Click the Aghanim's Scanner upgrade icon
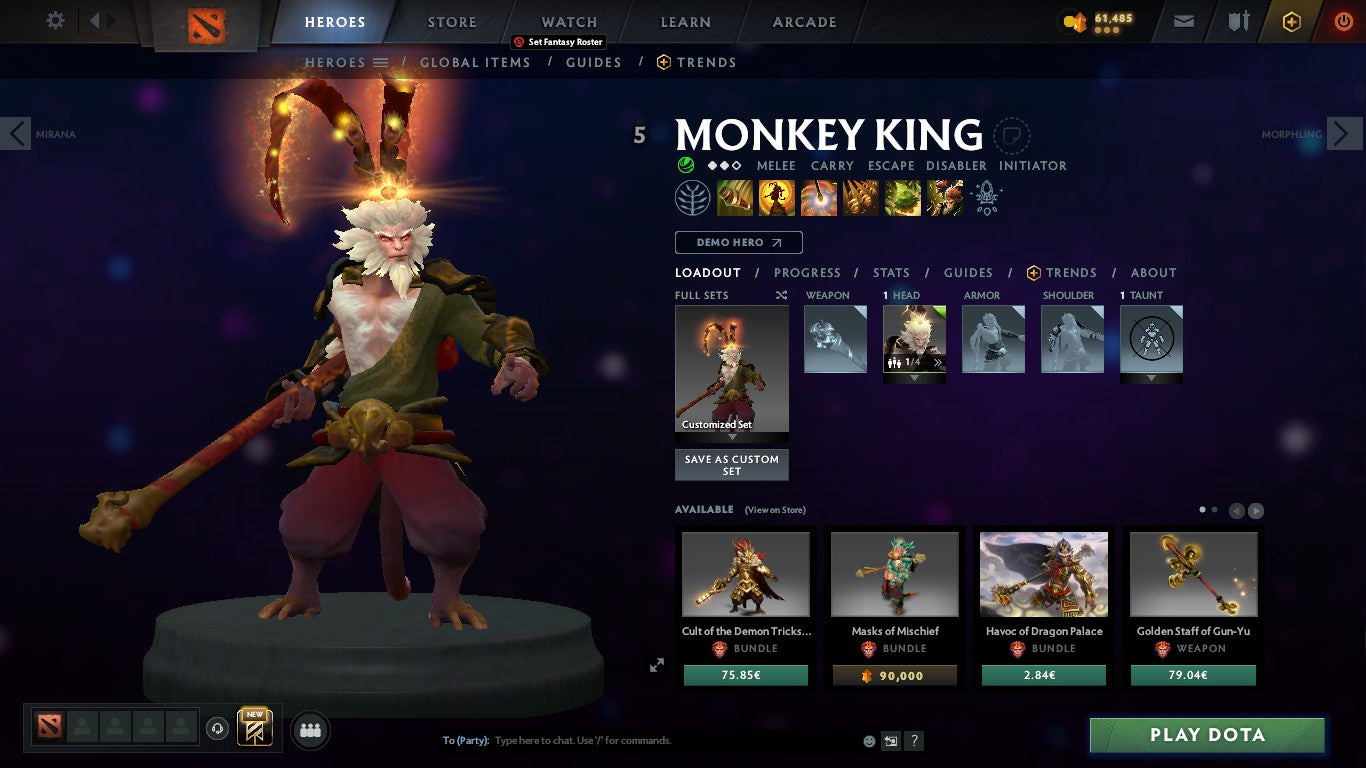Image resolution: width=1366 pixels, height=768 pixels. (x=986, y=199)
